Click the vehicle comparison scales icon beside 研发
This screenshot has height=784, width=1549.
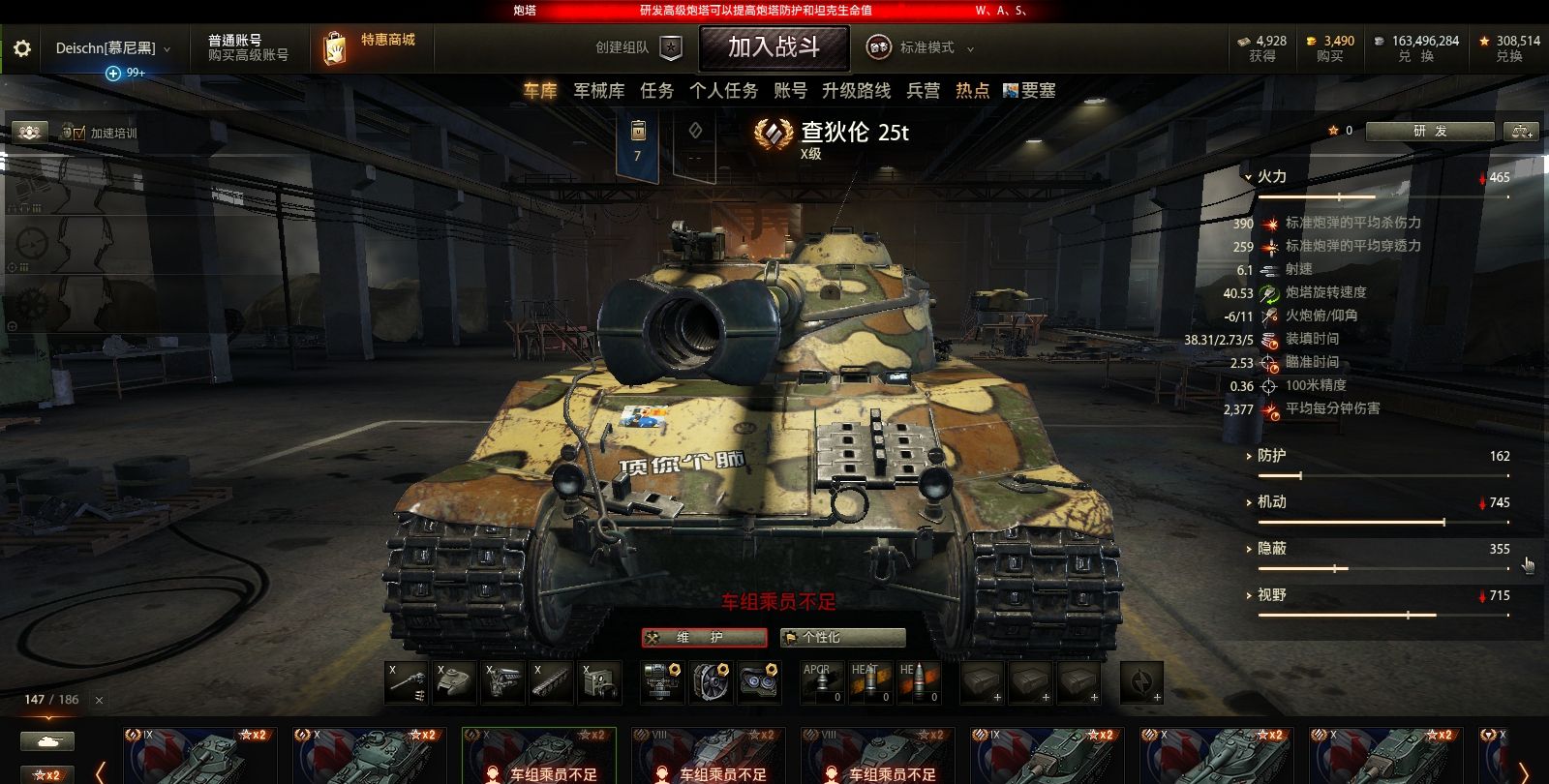pos(1522,131)
